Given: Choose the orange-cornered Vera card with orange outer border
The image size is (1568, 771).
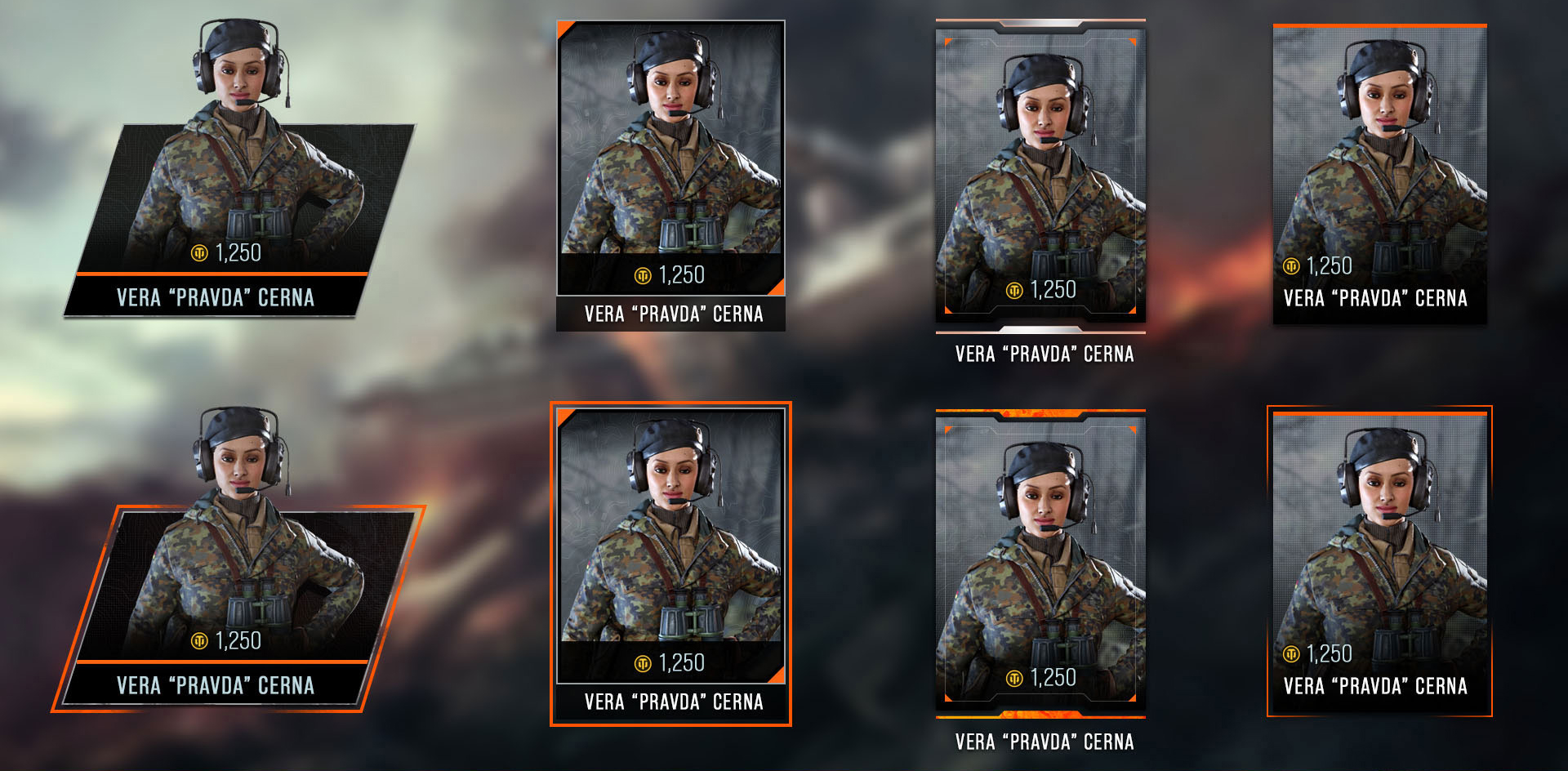Looking at the screenshot, I should pos(670,564).
